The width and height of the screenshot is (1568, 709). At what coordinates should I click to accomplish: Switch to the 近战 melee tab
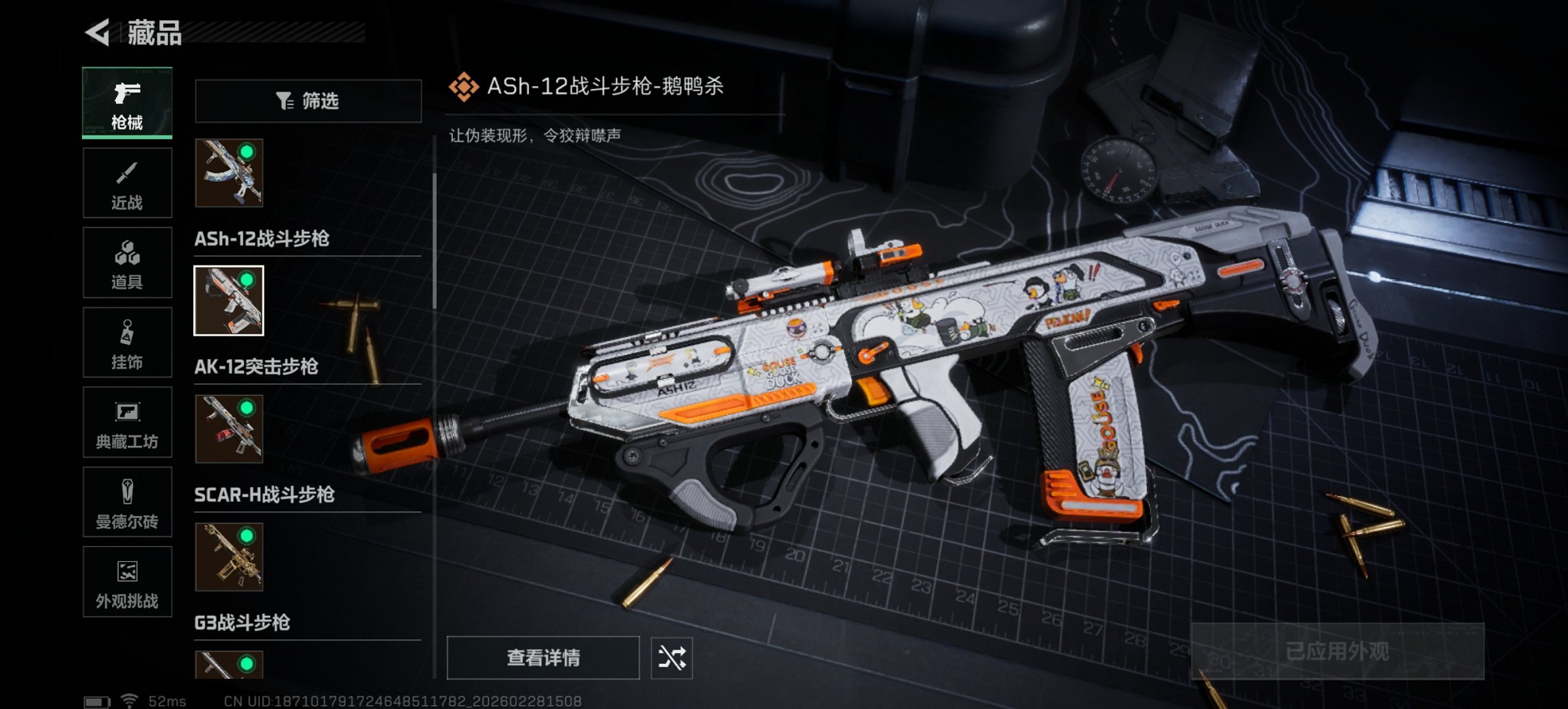[x=127, y=183]
